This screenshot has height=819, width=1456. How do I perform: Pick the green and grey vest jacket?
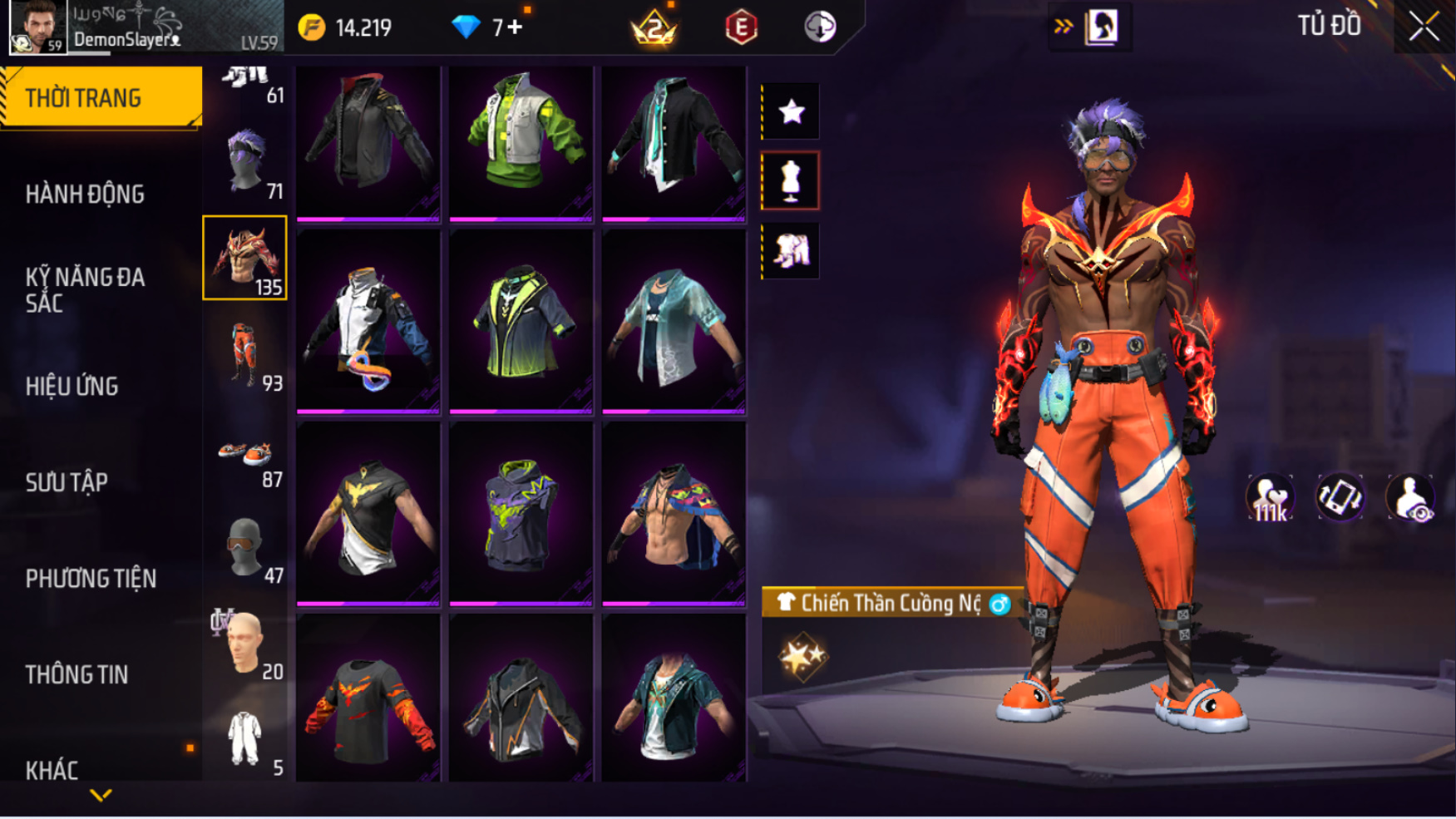pos(521,143)
